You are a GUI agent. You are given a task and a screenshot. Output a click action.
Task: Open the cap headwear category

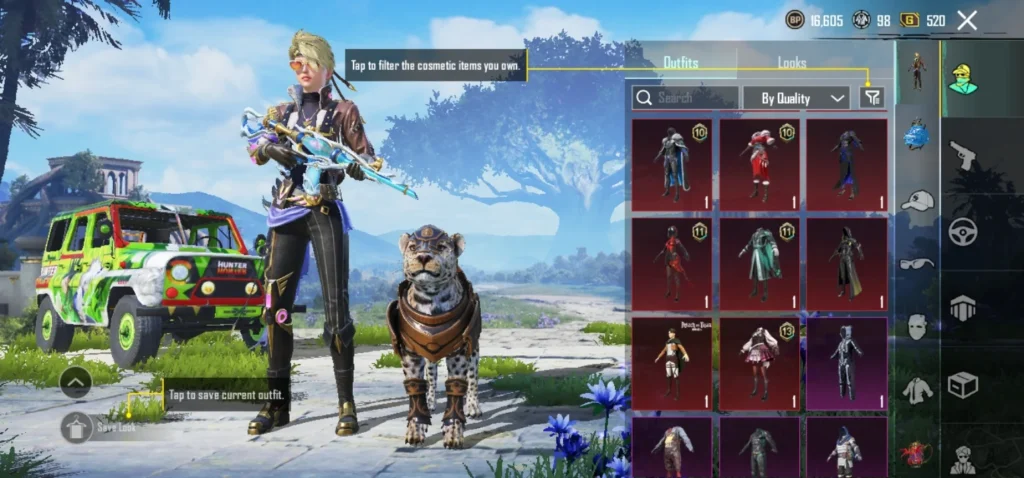point(917,201)
